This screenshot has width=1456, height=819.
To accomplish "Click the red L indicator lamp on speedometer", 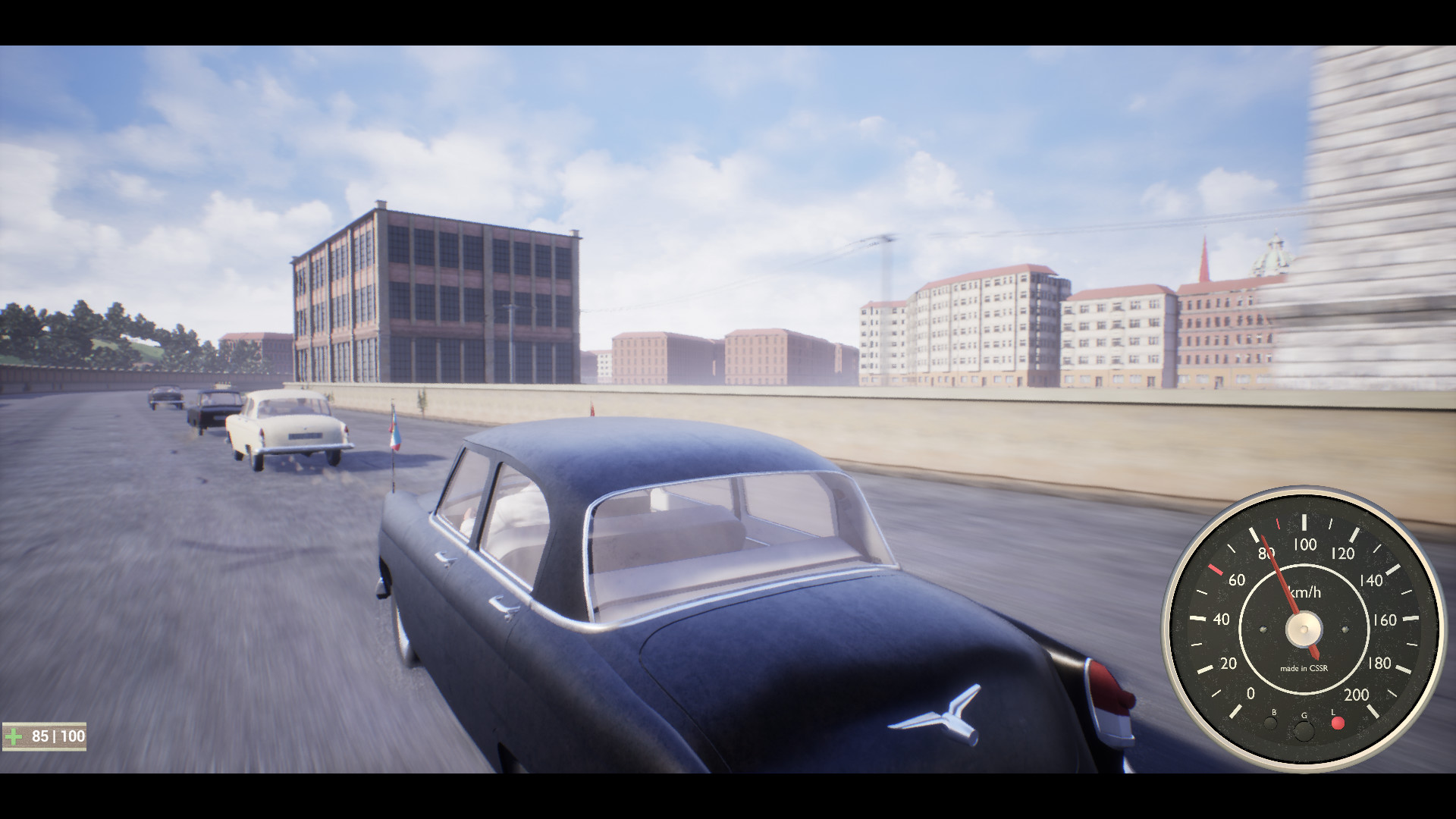I will (1338, 723).
